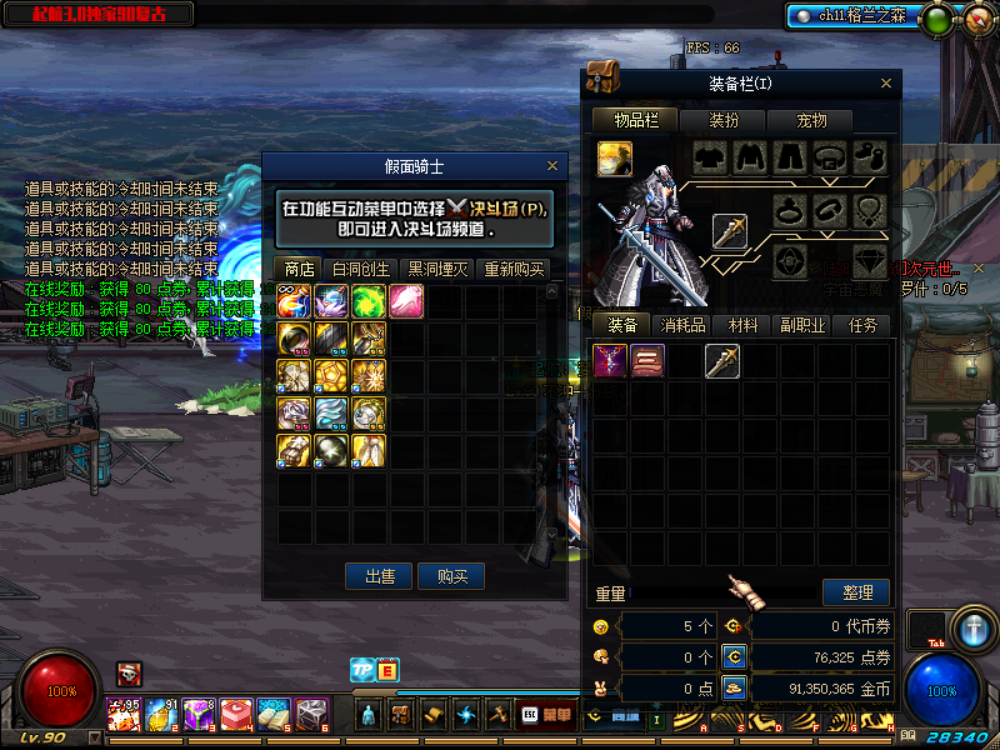The height and width of the screenshot is (750, 1000).
Task: Click the 购买 buy button
Action: [451, 576]
